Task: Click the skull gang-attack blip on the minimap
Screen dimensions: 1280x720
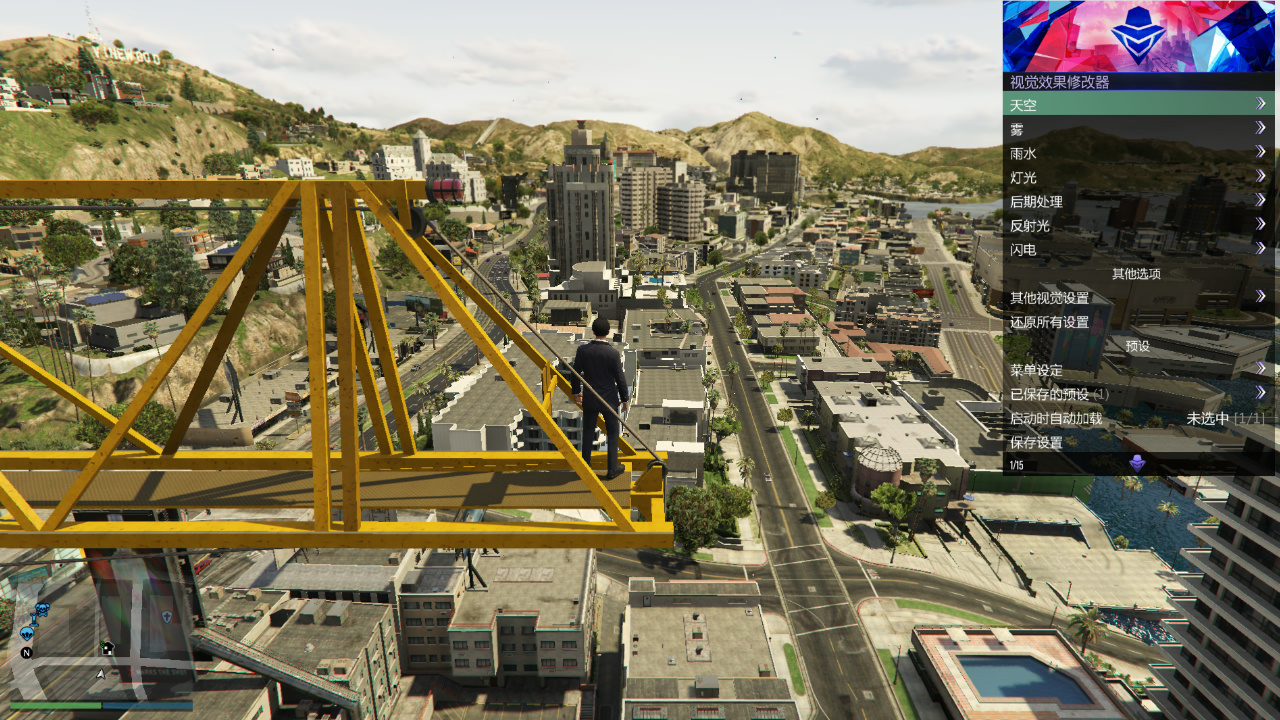Action: 43,608
